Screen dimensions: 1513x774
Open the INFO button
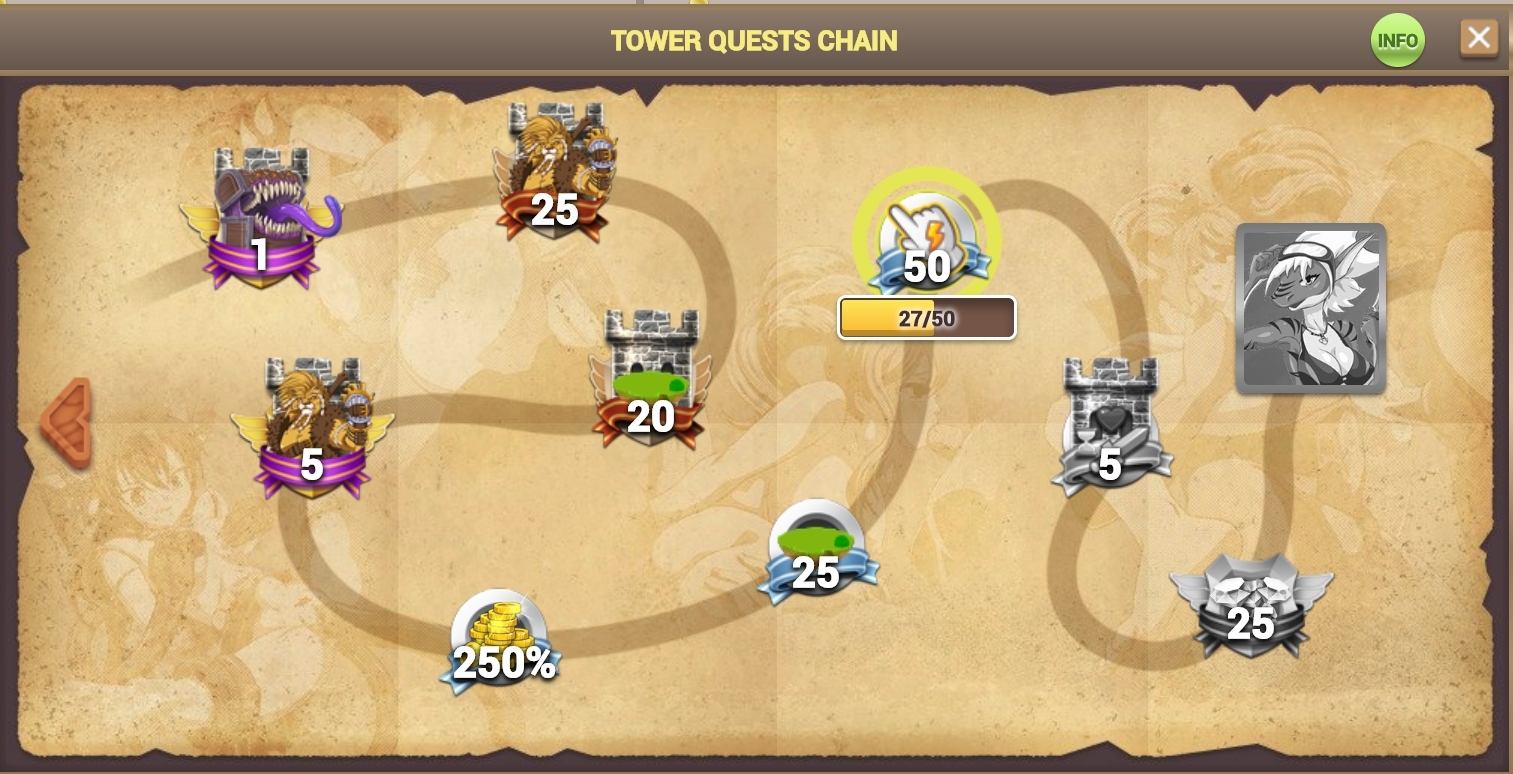[x=1397, y=40]
